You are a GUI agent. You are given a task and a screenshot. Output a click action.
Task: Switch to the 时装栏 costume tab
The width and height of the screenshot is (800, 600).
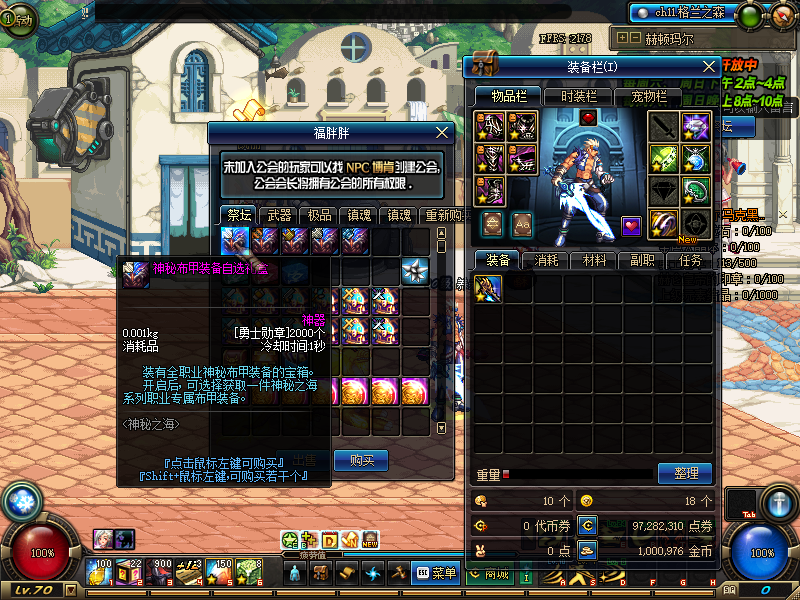click(578, 96)
